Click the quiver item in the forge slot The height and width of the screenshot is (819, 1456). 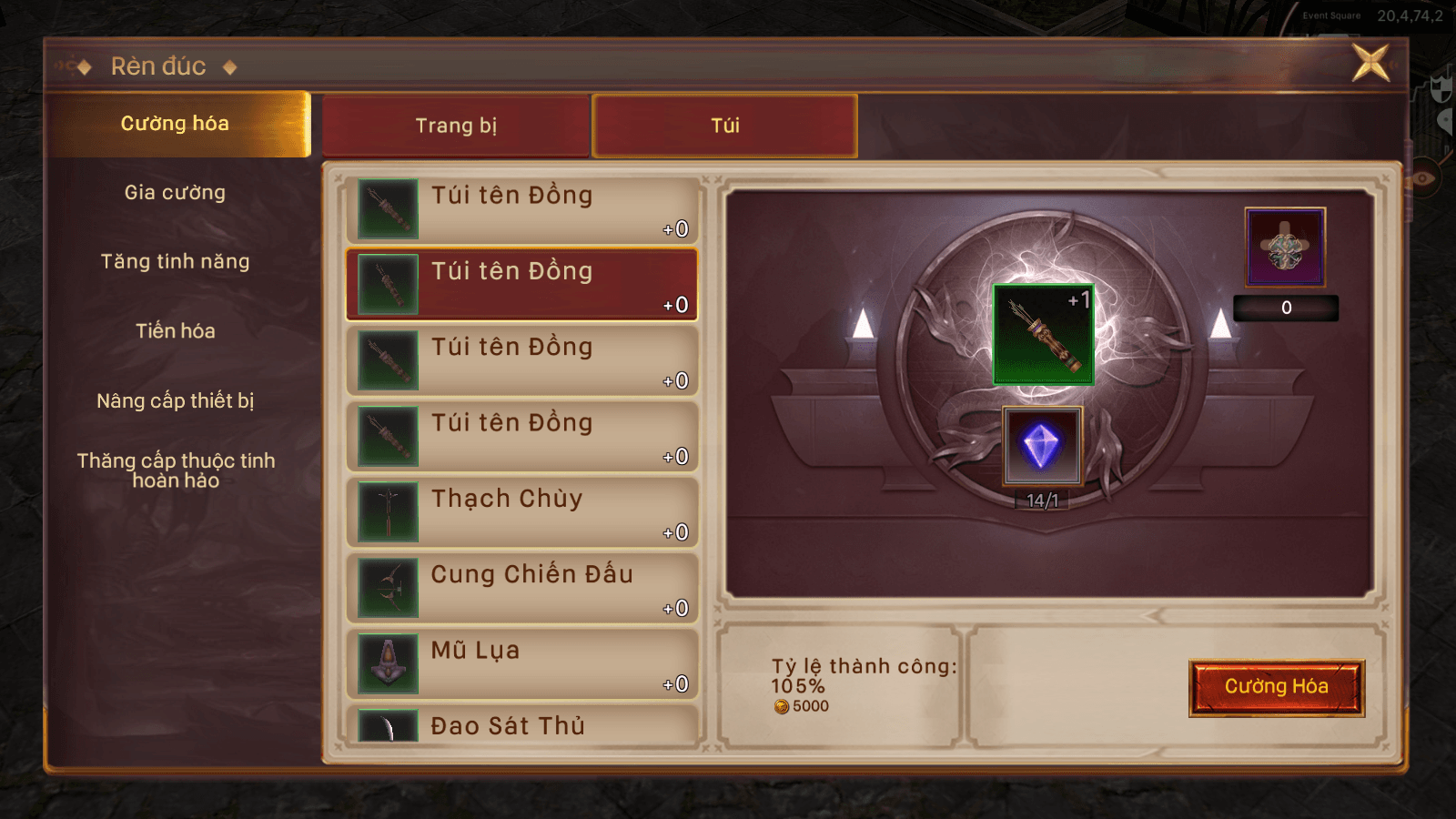pos(1043,334)
